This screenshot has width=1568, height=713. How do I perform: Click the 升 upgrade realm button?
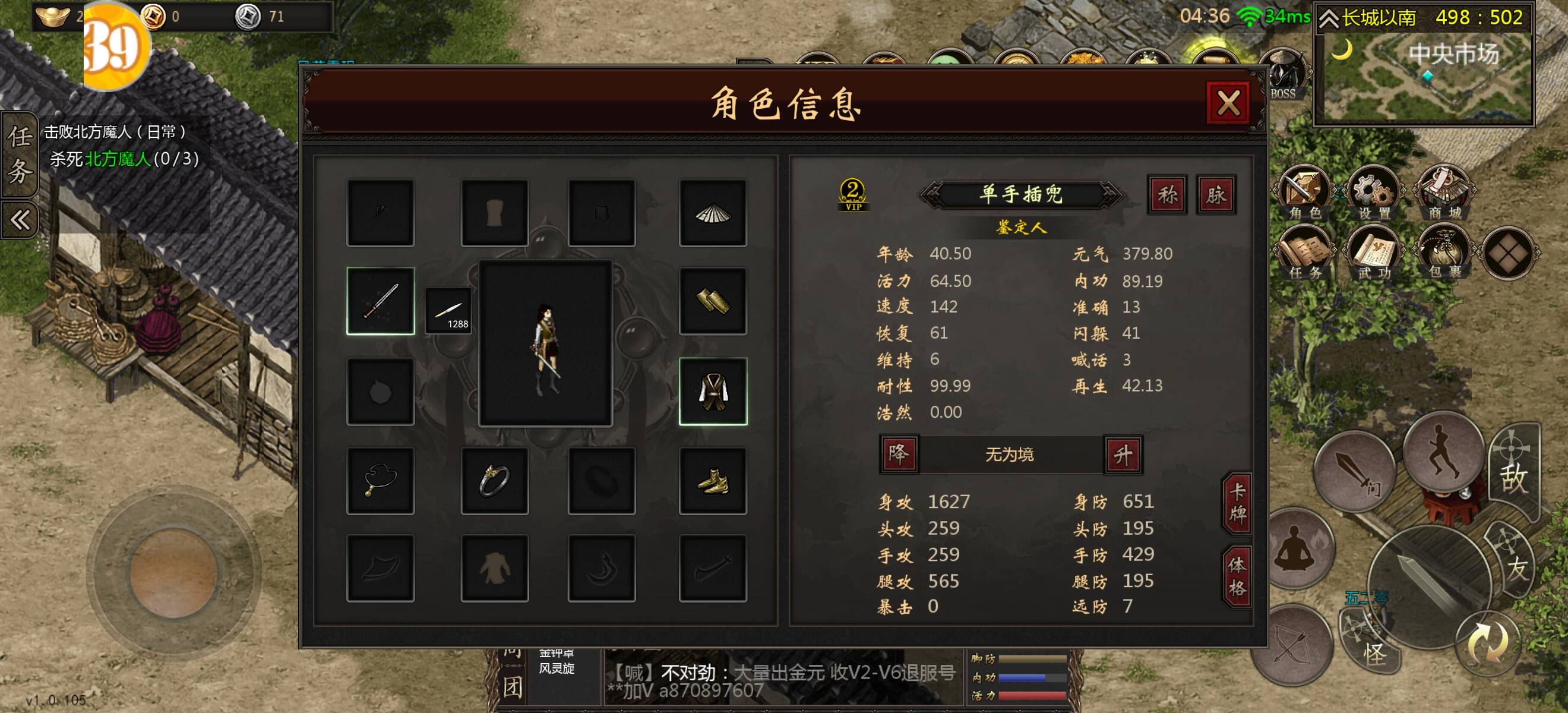tap(1123, 454)
